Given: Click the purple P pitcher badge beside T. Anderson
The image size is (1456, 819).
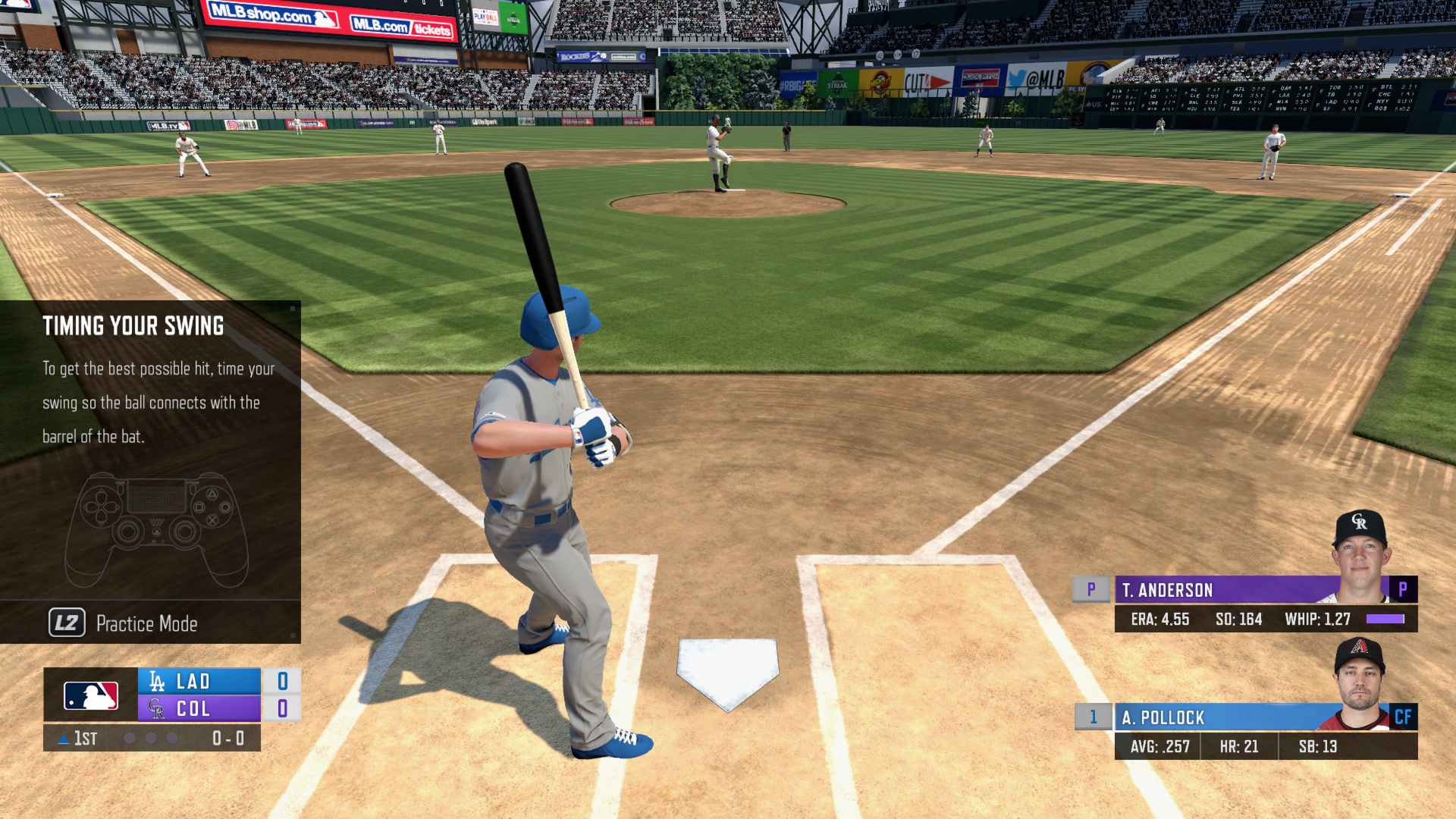Looking at the screenshot, I should (1091, 590).
